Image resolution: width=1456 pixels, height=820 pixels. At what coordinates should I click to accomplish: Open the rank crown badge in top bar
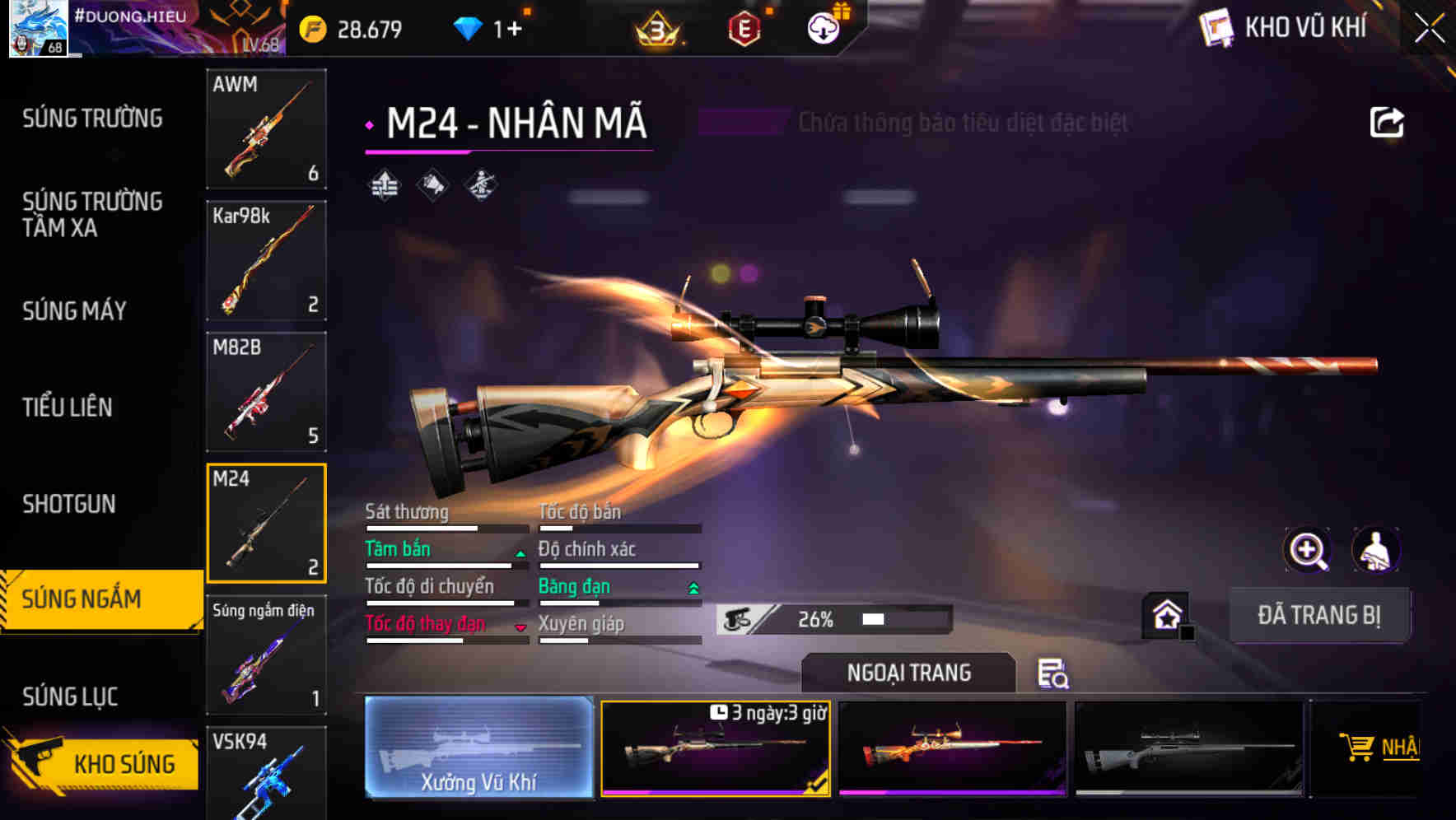point(659,29)
